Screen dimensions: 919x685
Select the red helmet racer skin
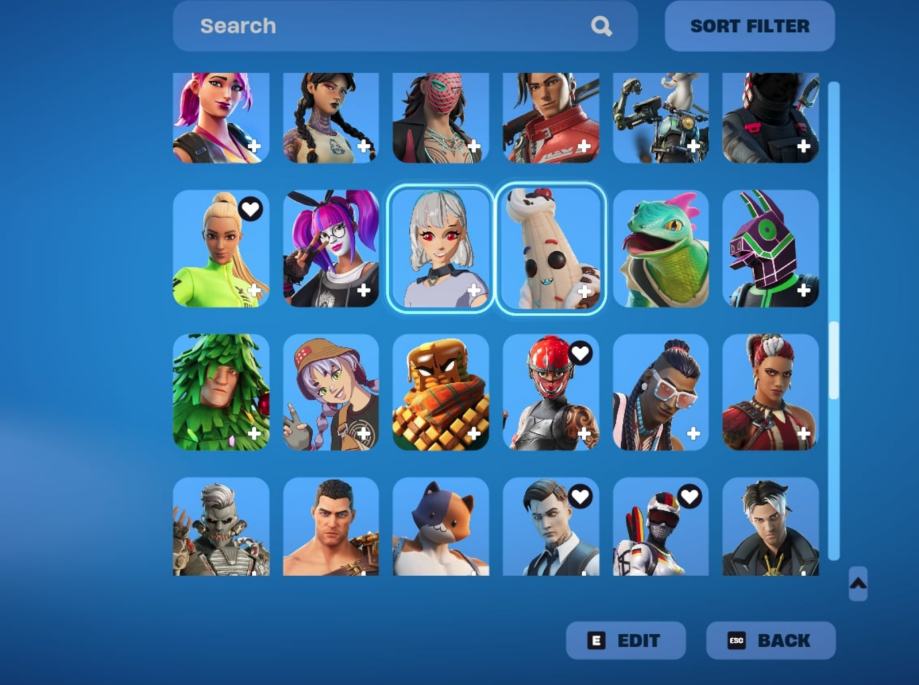point(551,392)
